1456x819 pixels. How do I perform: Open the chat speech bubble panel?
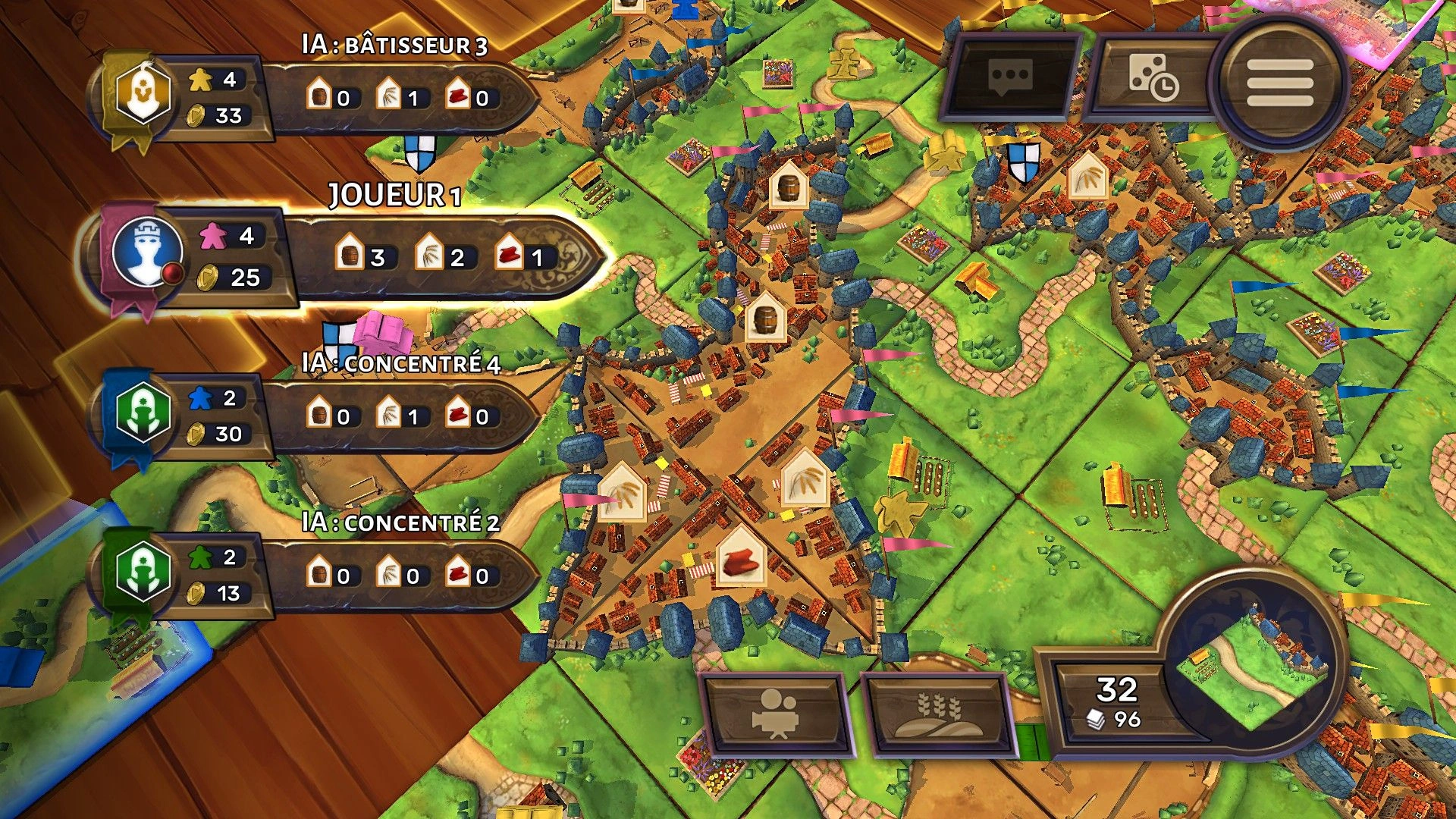(x=1011, y=77)
